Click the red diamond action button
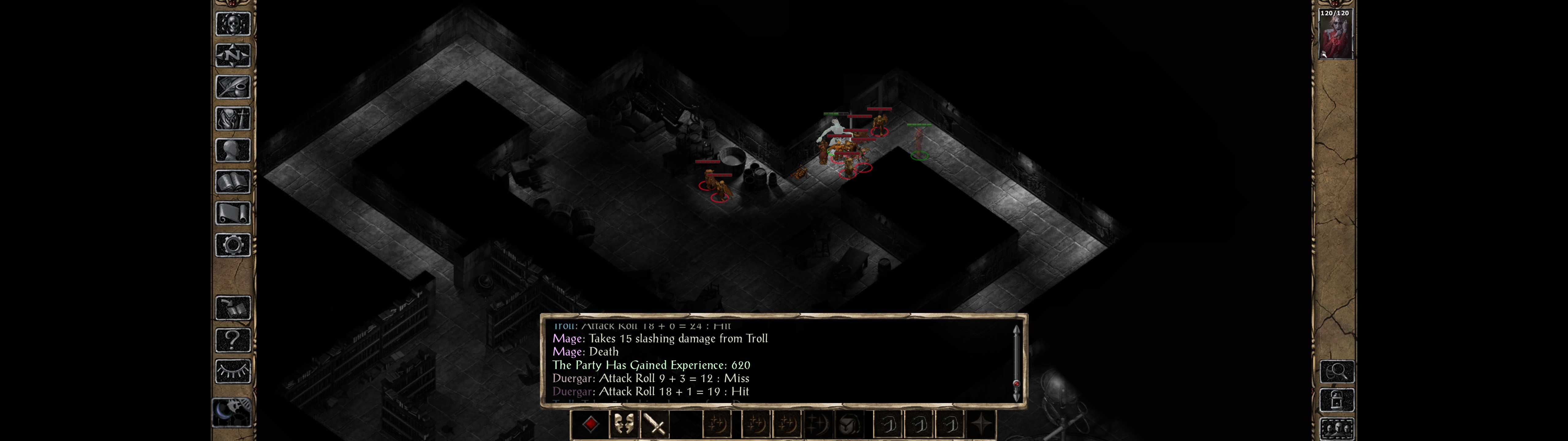1568x441 pixels. [x=590, y=424]
